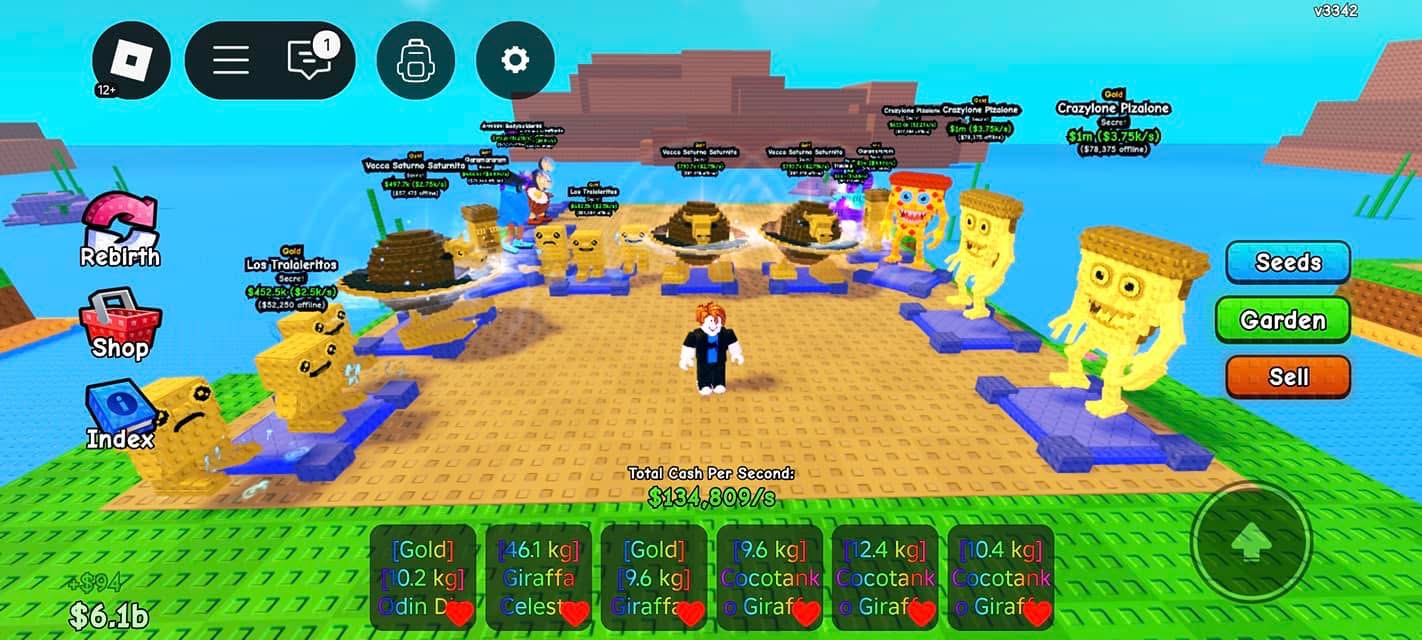Open the Index book
This screenshot has width=1422, height=640.
coord(119,415)
